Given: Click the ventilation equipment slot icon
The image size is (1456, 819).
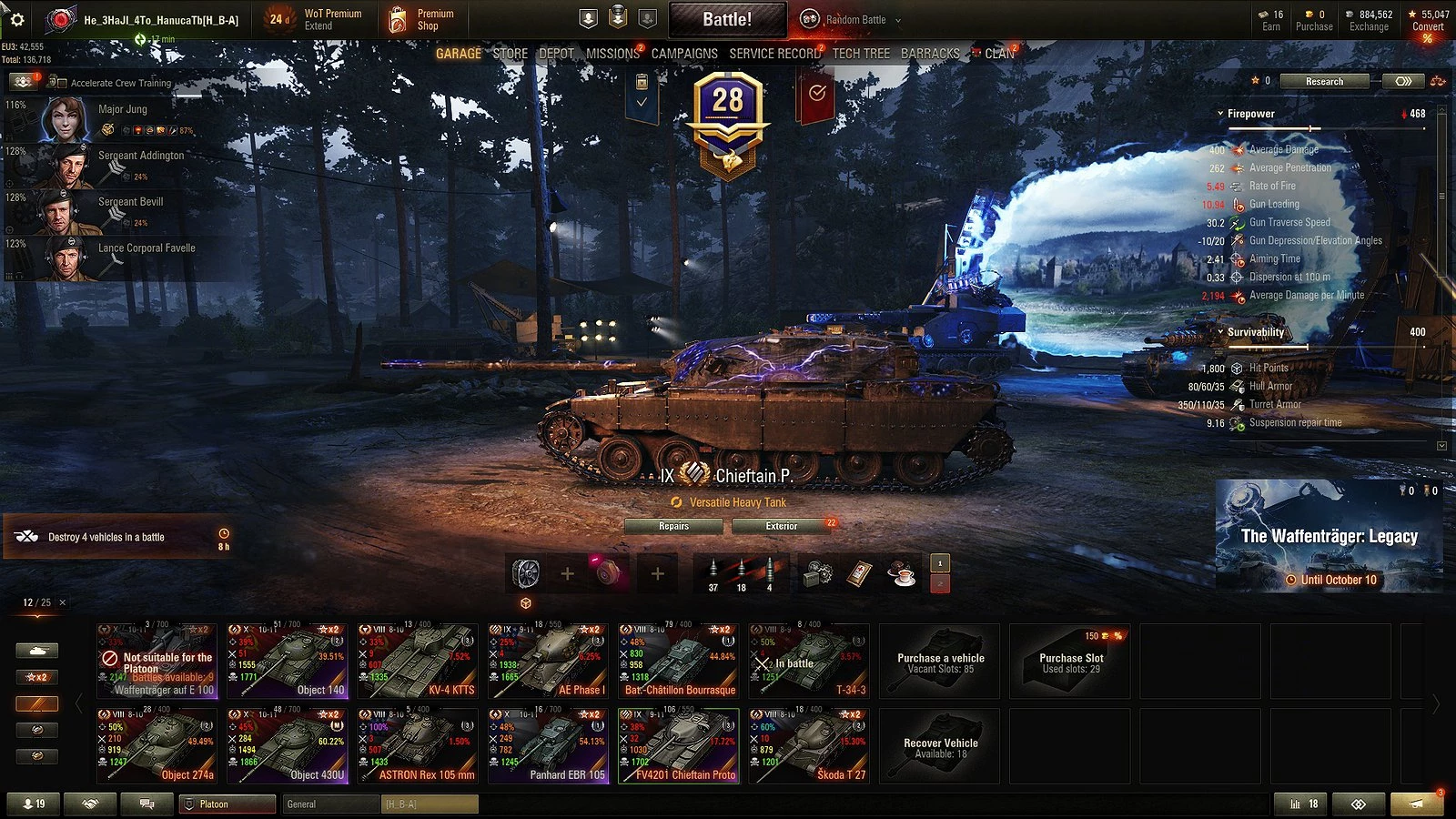Looking at the screenshot, I should (526, 573).
